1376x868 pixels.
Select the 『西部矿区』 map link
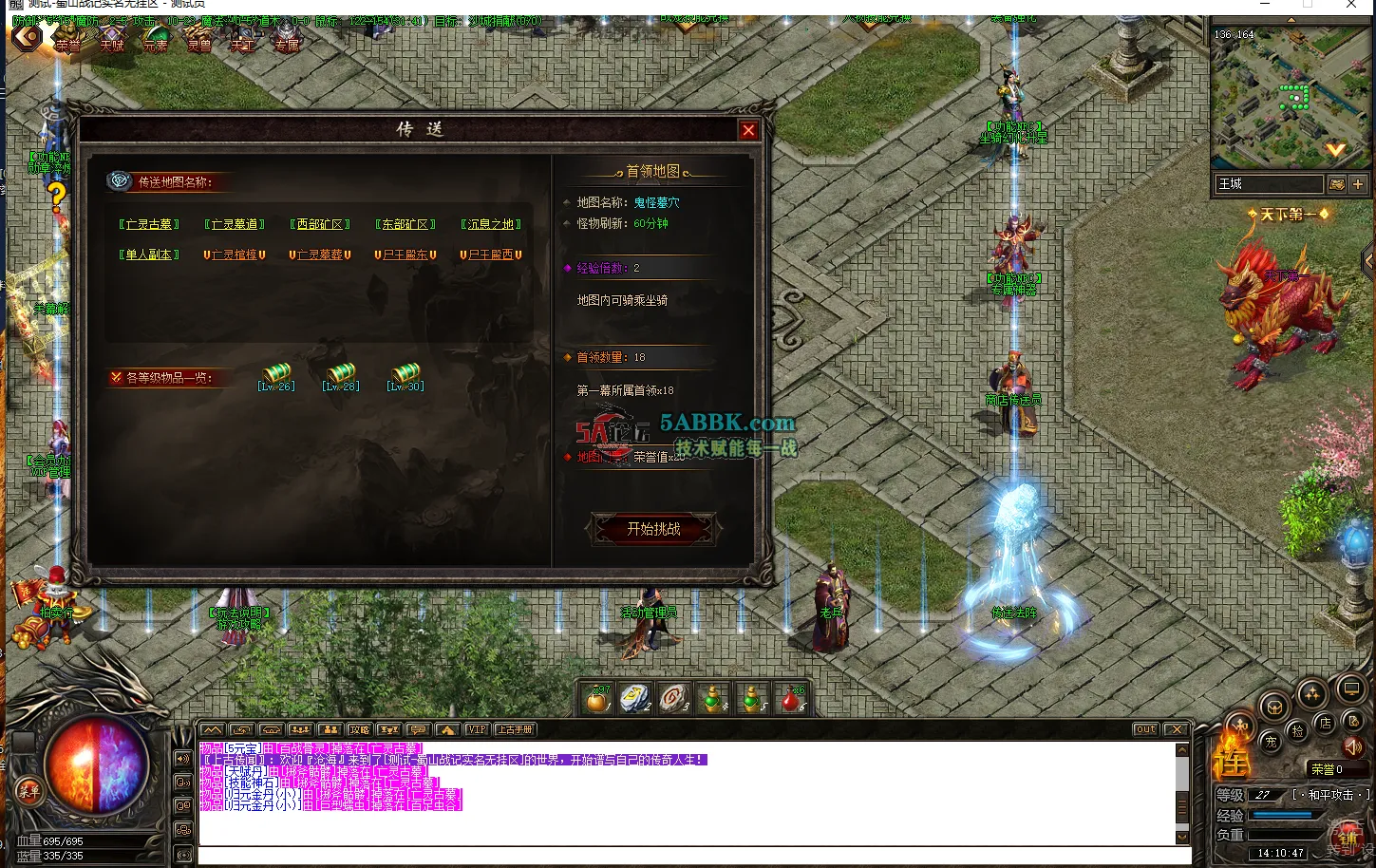320,224
